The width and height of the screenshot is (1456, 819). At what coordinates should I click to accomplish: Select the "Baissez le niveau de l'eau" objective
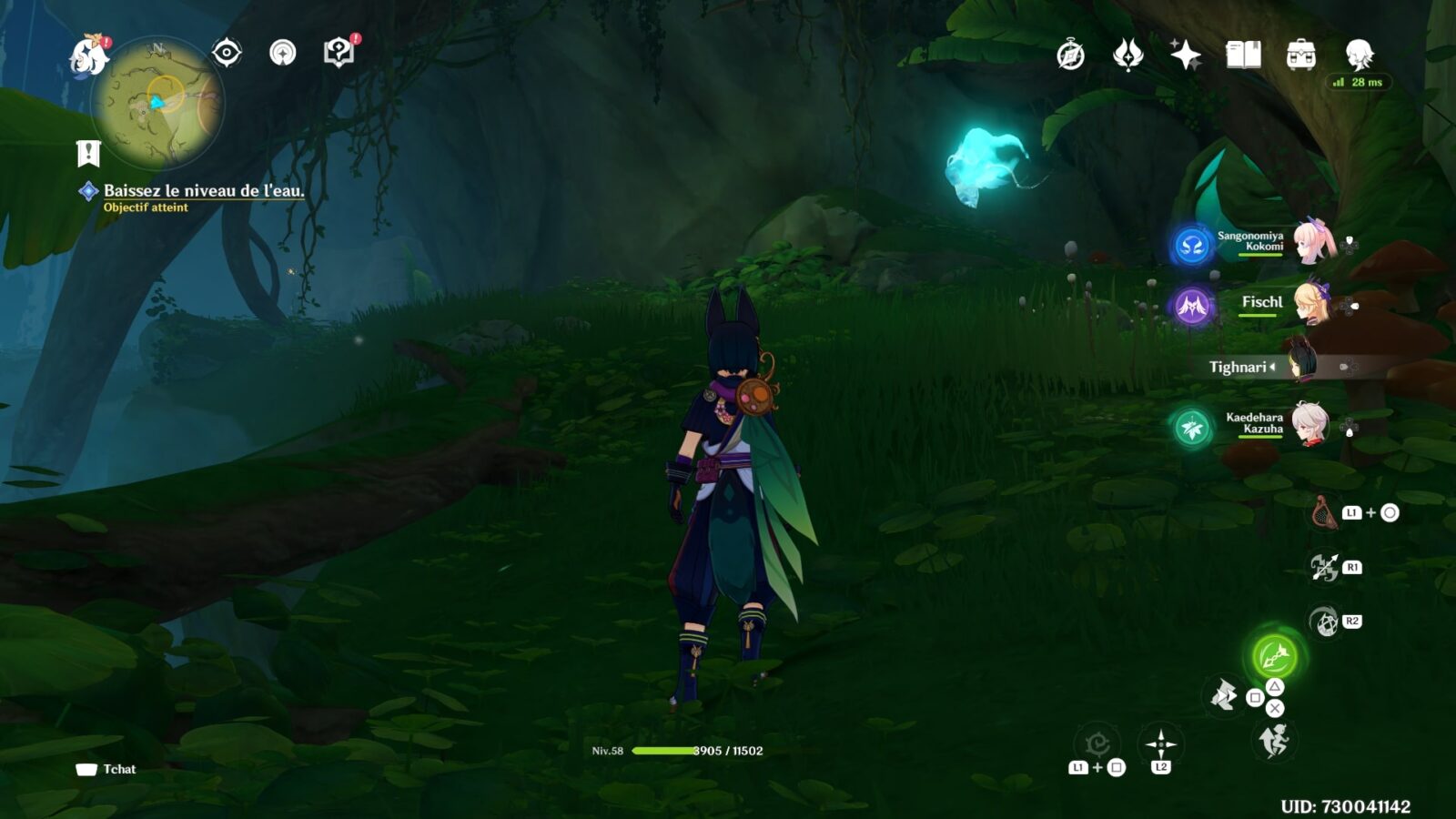pyautogui.click(x=203, y=190)
